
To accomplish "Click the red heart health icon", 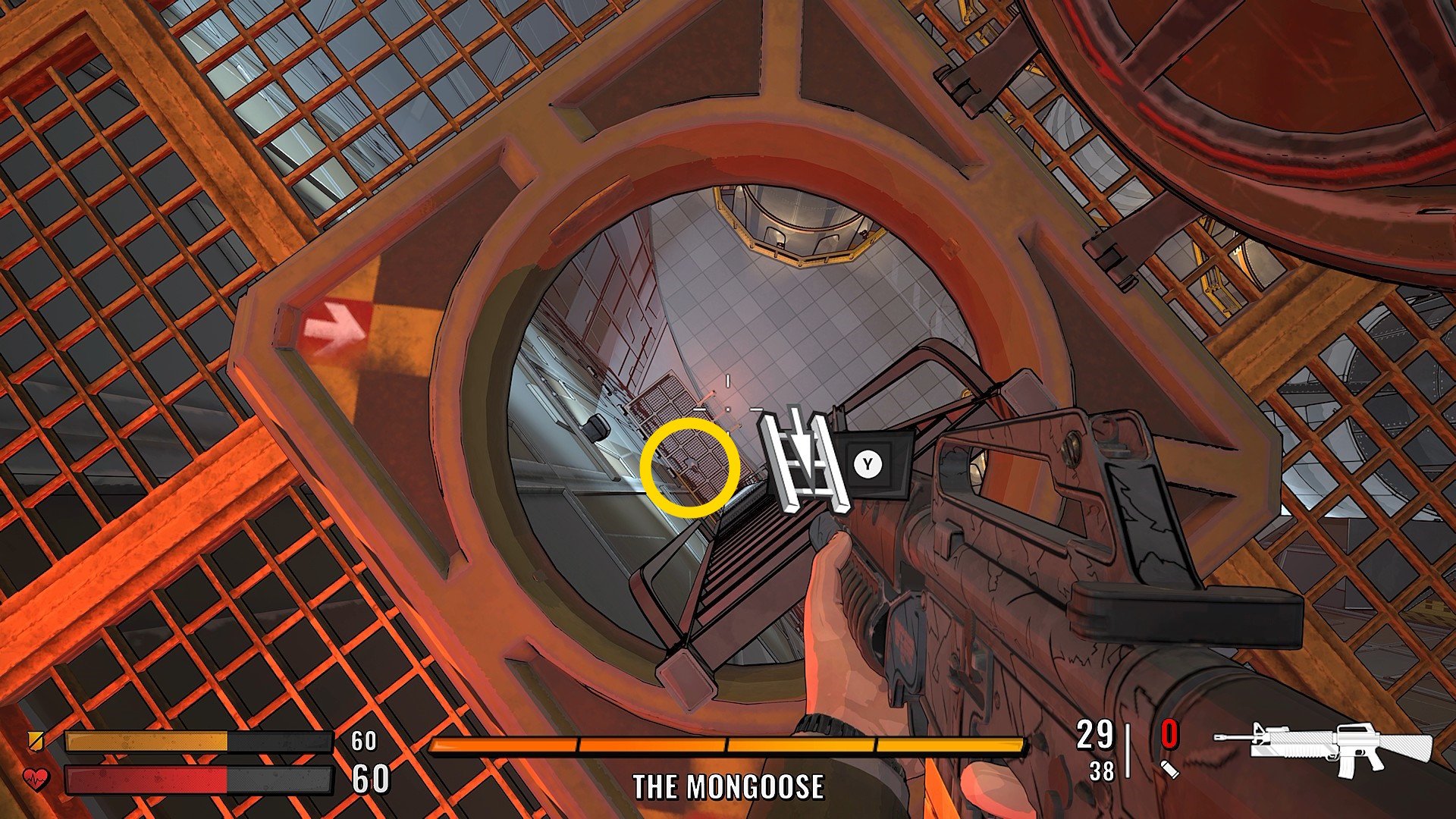I will [x=36, y=779].
